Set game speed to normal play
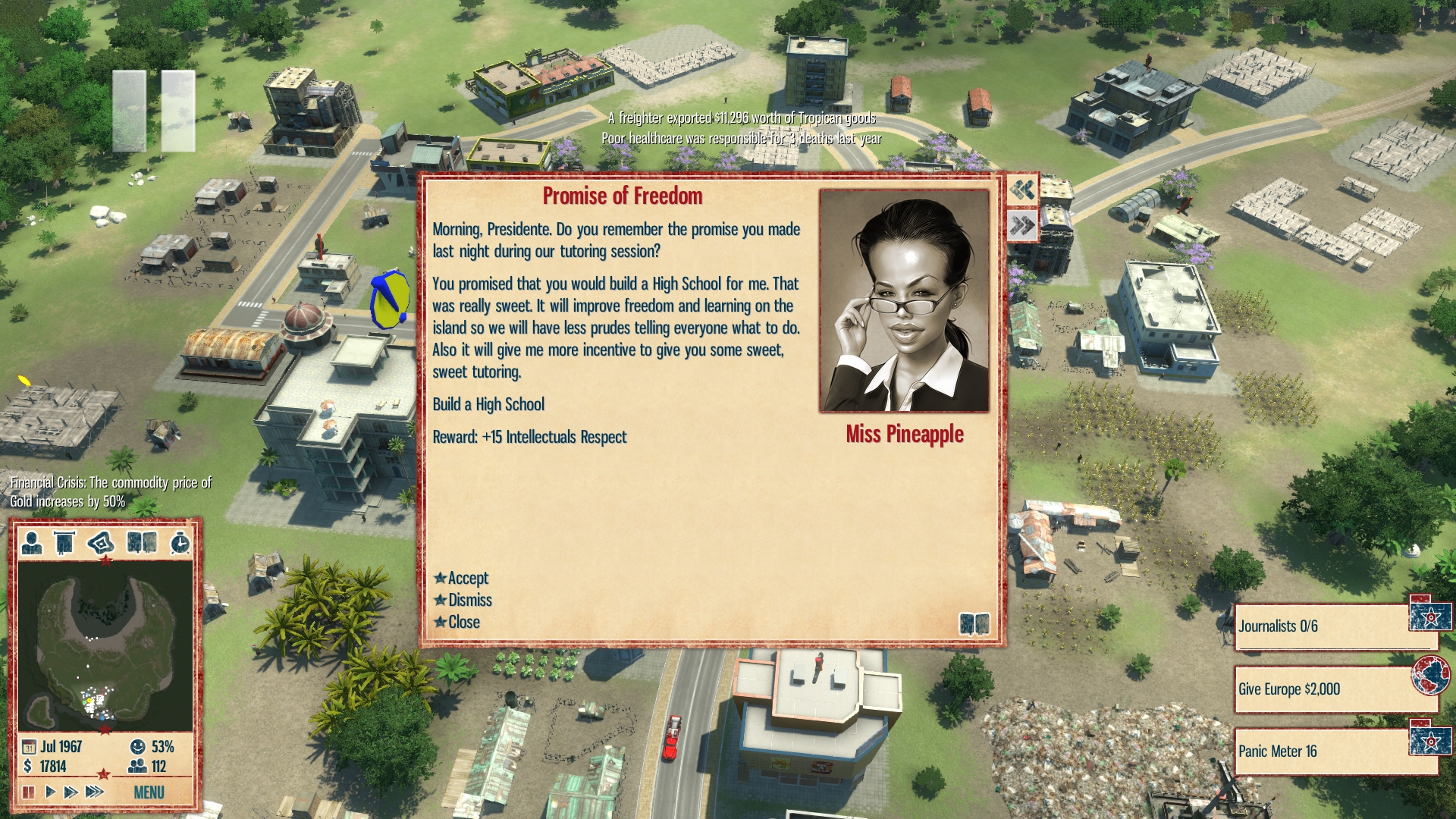 [x=50, y=792]
